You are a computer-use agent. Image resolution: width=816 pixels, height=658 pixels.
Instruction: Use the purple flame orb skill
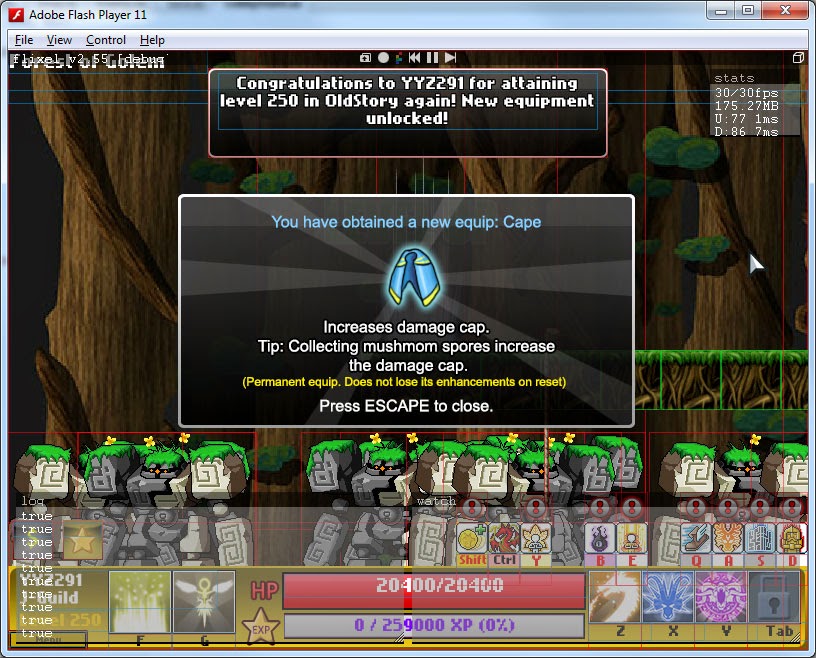click(x=600, y=538)
